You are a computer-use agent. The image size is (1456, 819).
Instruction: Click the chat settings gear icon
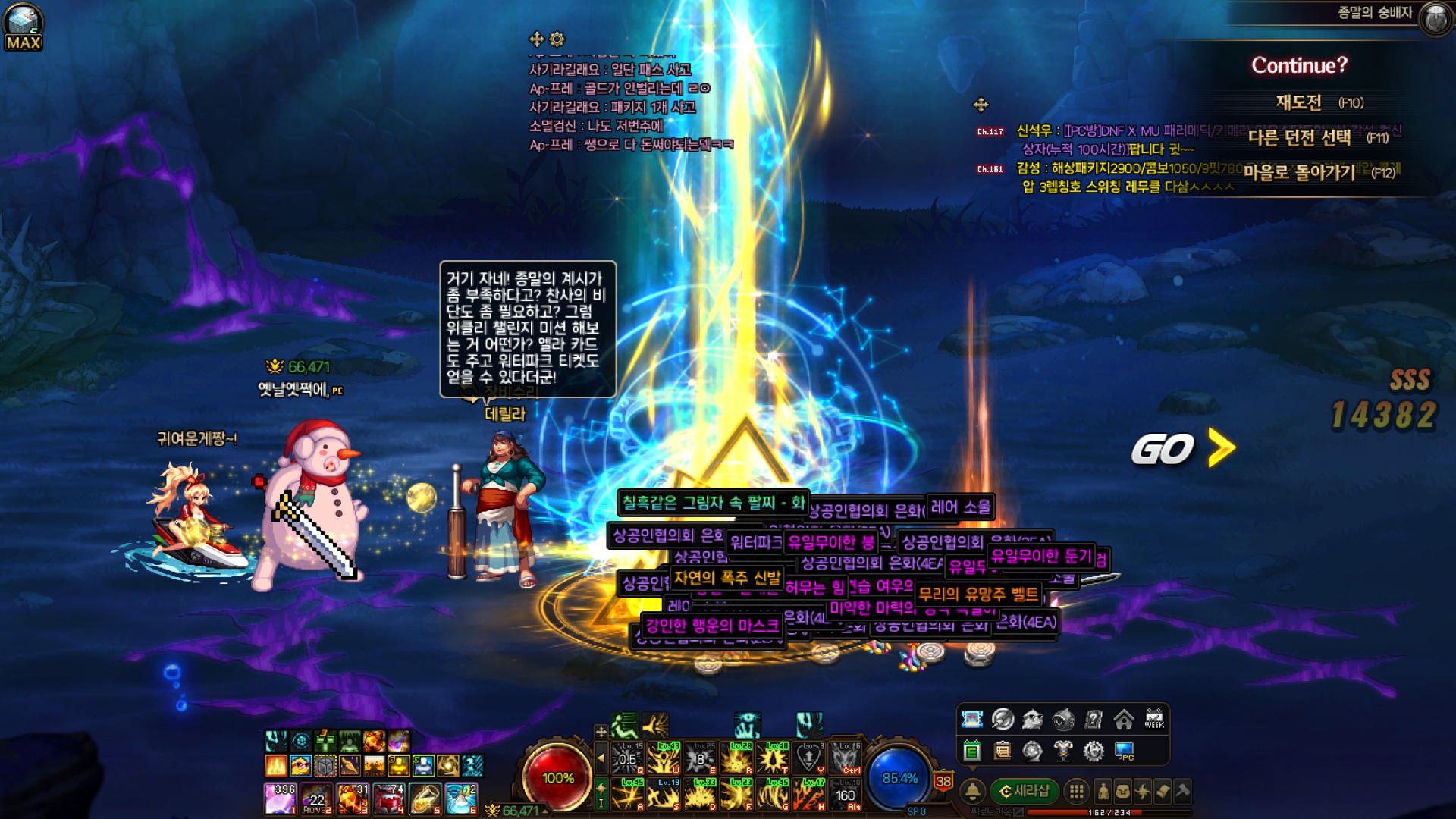[557, 39]
